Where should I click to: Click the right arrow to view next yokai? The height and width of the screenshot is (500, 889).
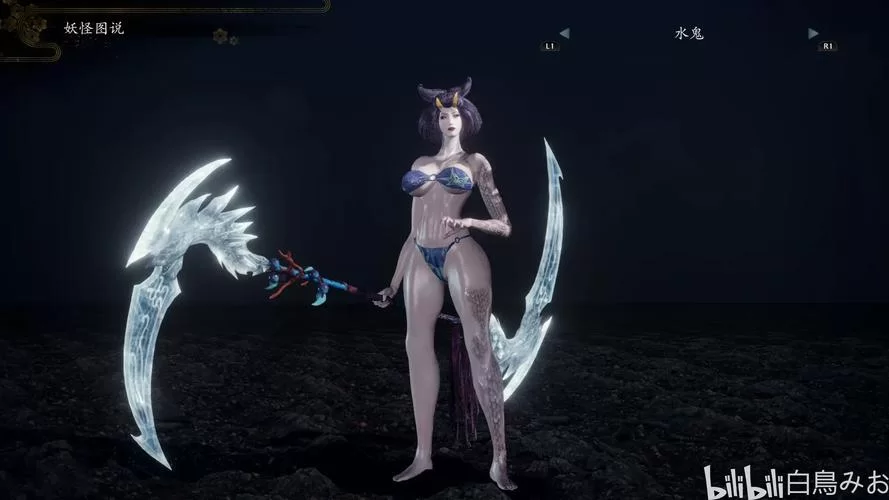[813, 33]
